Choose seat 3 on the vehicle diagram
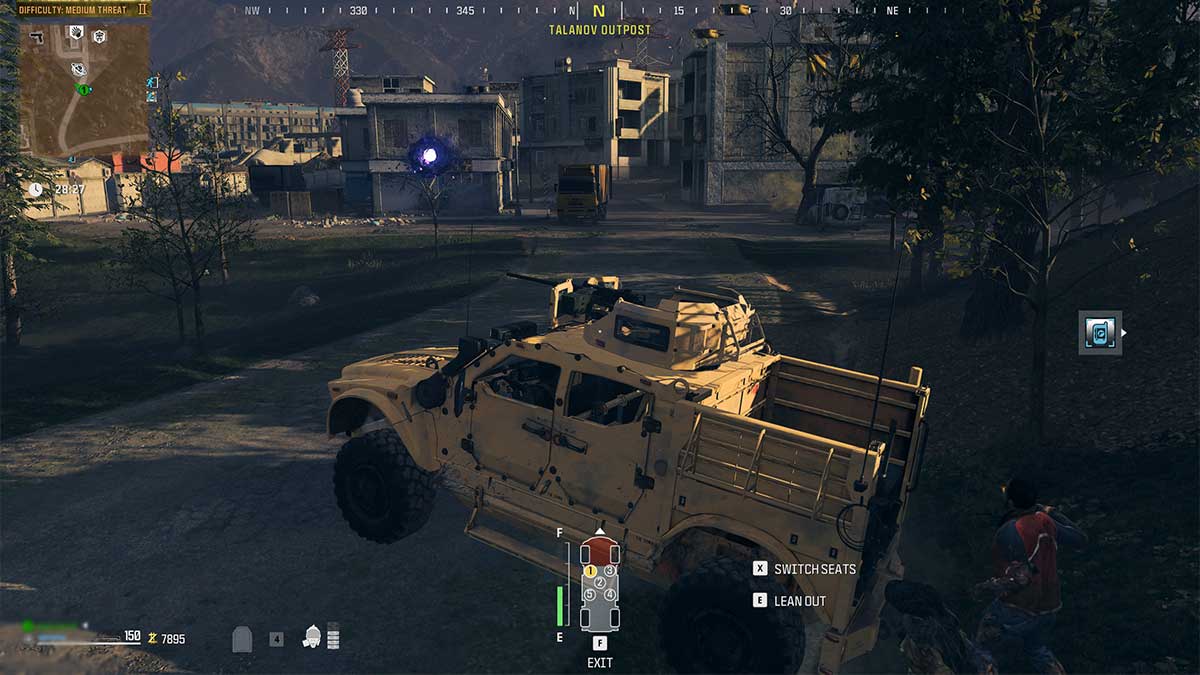The width and height of the screenshot is (1200, 675). 609,571
